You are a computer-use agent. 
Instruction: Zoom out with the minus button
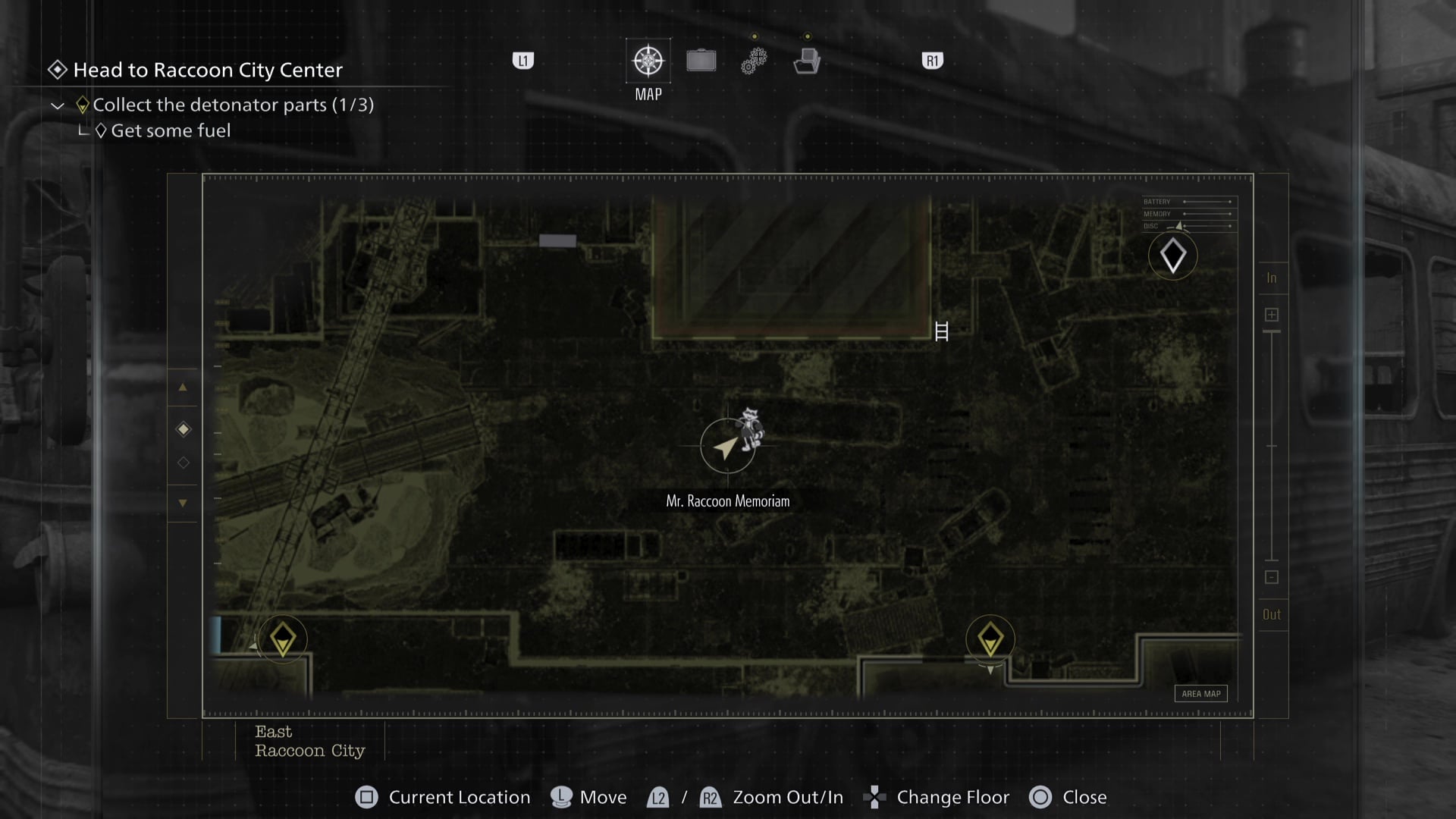click(1272, 577)
